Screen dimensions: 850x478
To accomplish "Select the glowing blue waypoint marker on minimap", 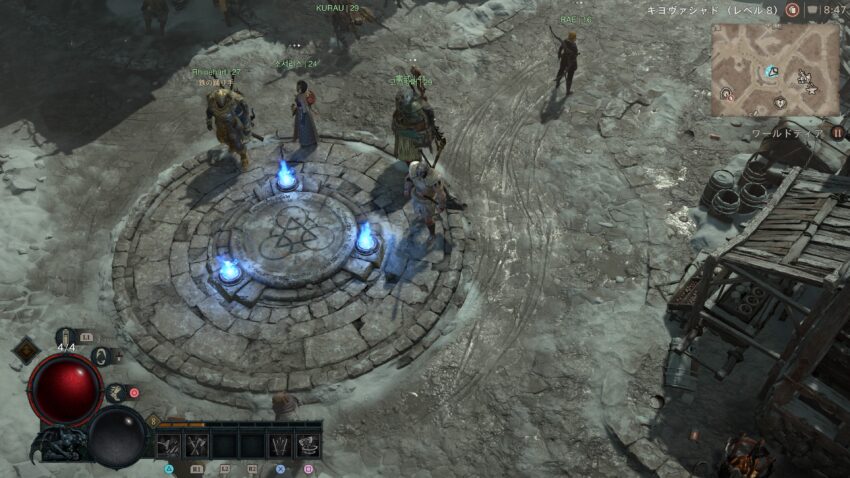I will [771, 71].
